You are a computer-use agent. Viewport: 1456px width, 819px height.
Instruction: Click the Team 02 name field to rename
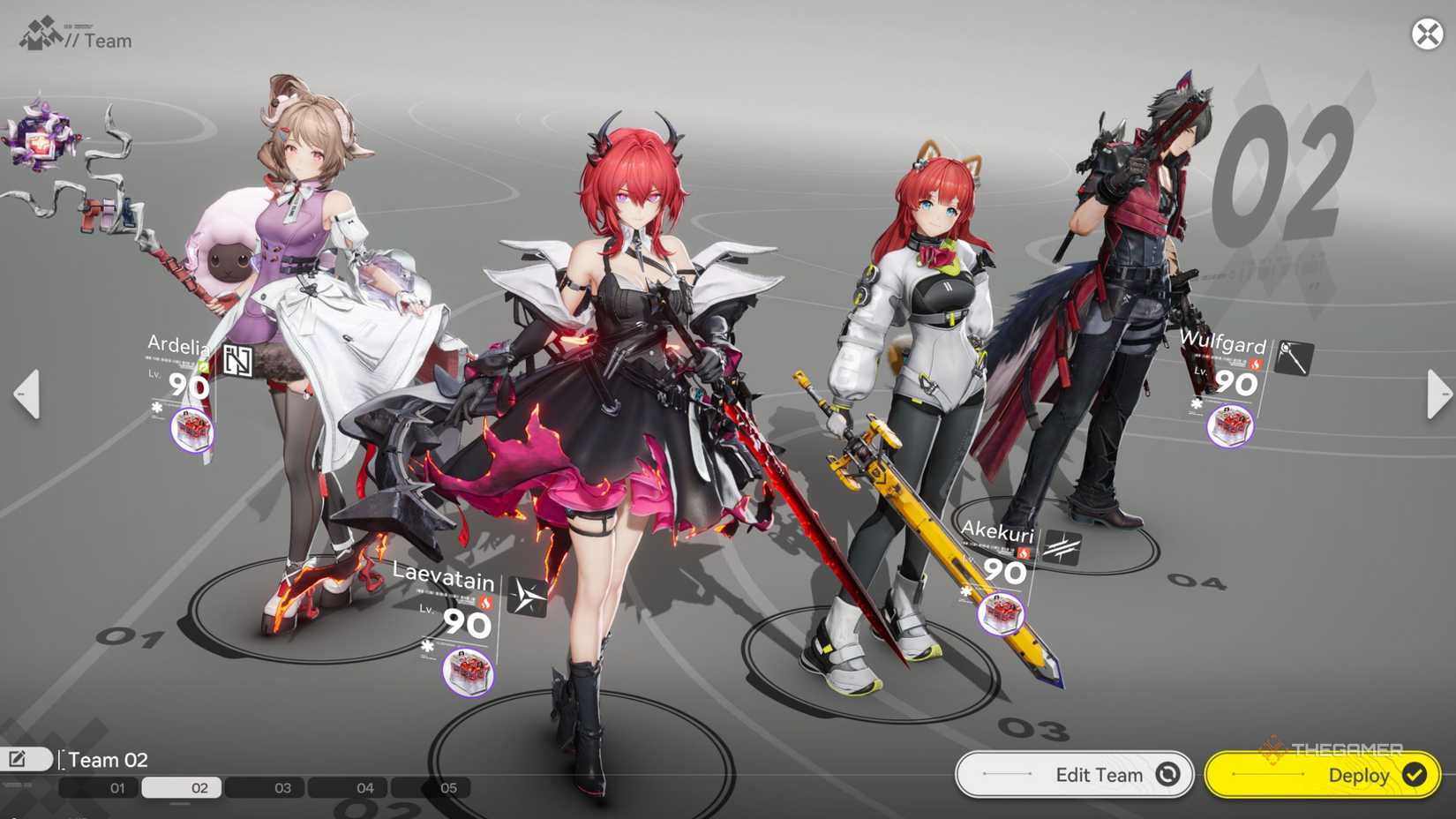108,759
